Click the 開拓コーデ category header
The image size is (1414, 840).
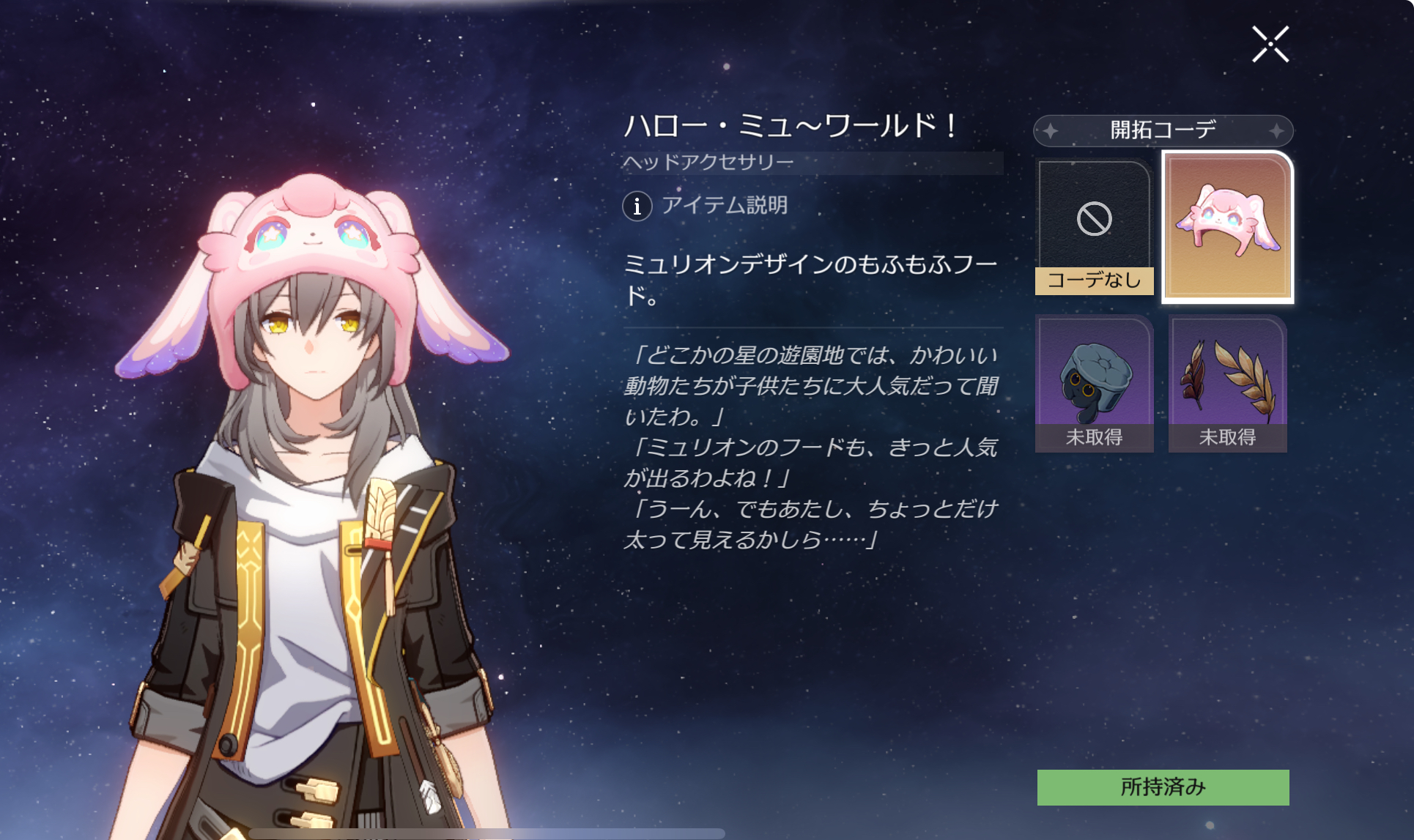(x=1163, y=130)
